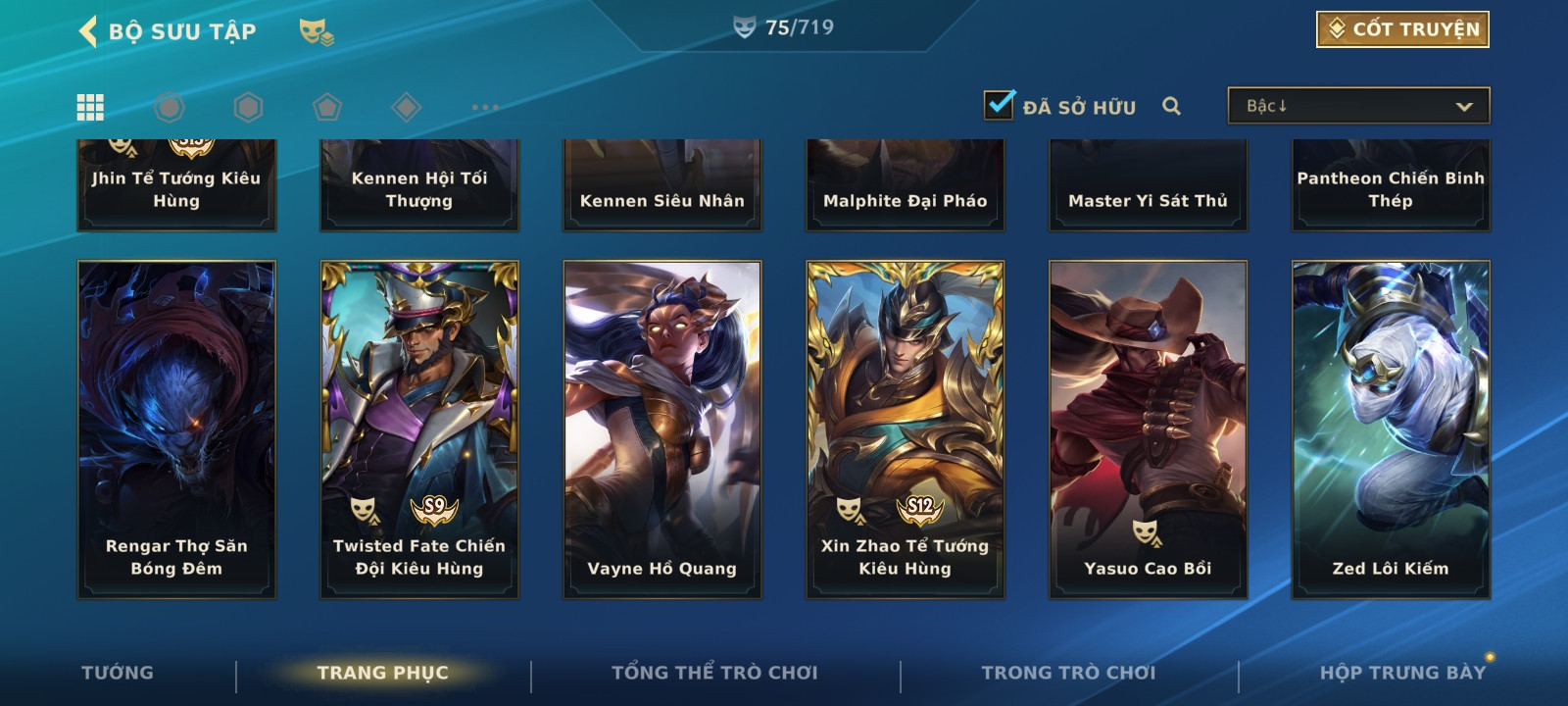Toggle the Đã Sở Hữu checkbox
Screen dimensions: 1568x706
(x=1000, y=105)
